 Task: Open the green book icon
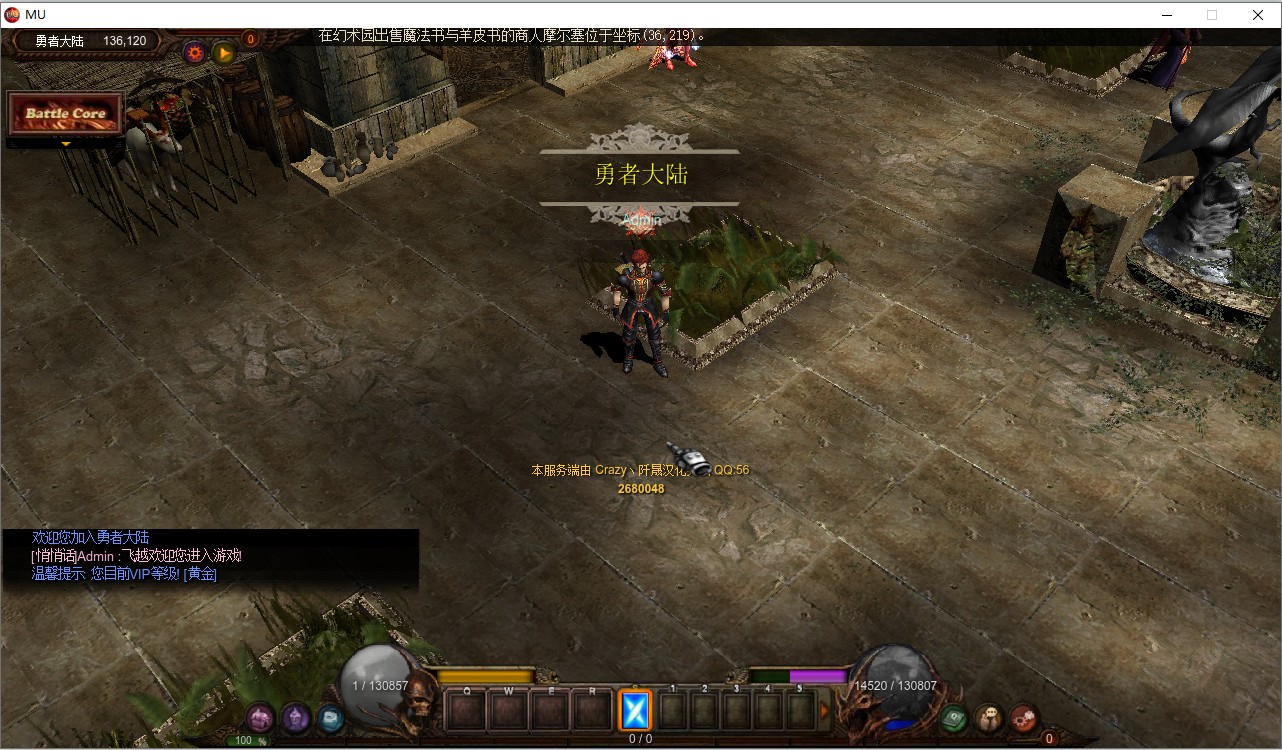954,717
